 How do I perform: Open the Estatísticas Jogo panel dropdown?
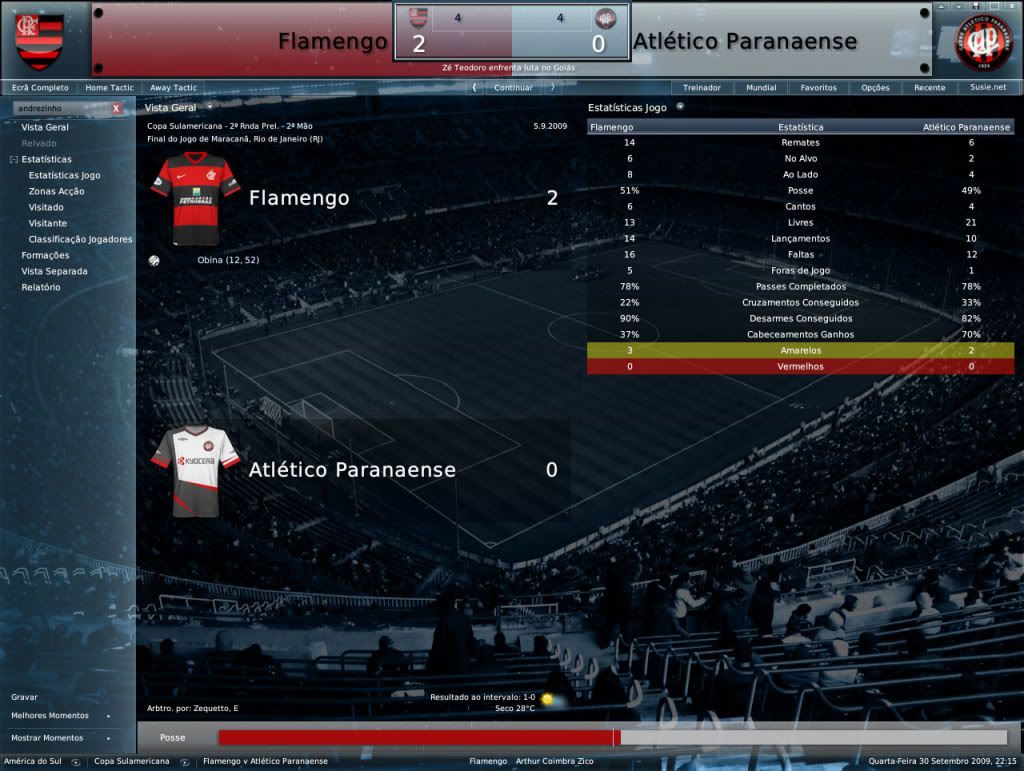(x=680, y=106)
